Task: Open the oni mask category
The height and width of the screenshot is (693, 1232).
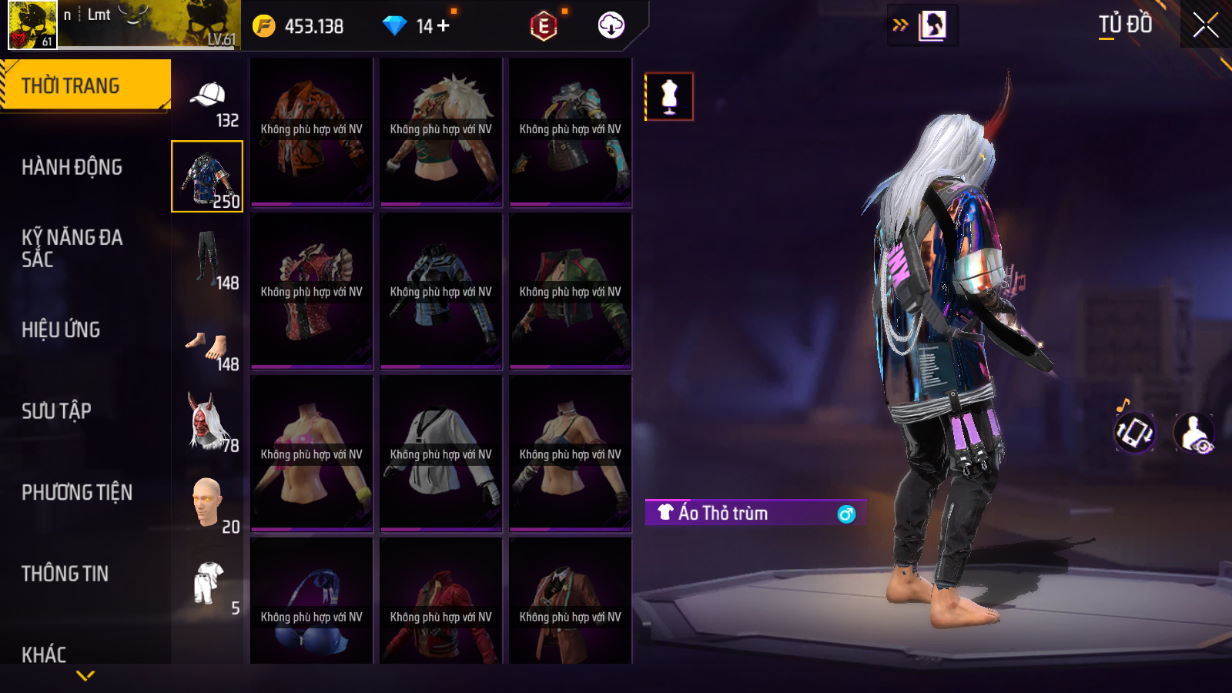Action: [x=207, y=420]
